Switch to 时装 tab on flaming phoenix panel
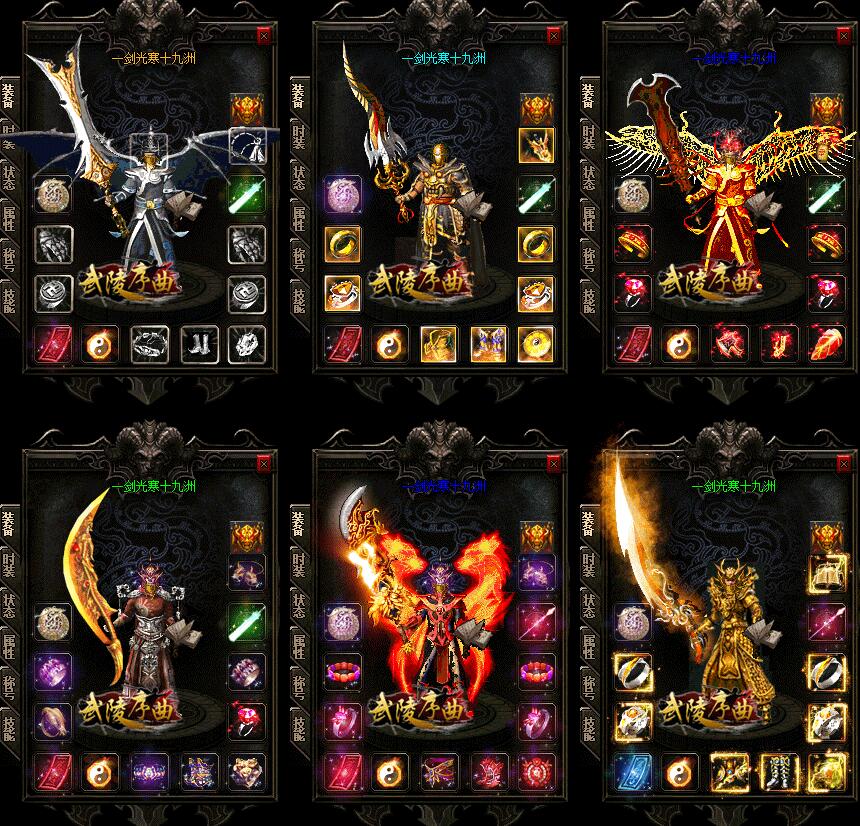Viewport: 860px width, 826px height. 298,566
